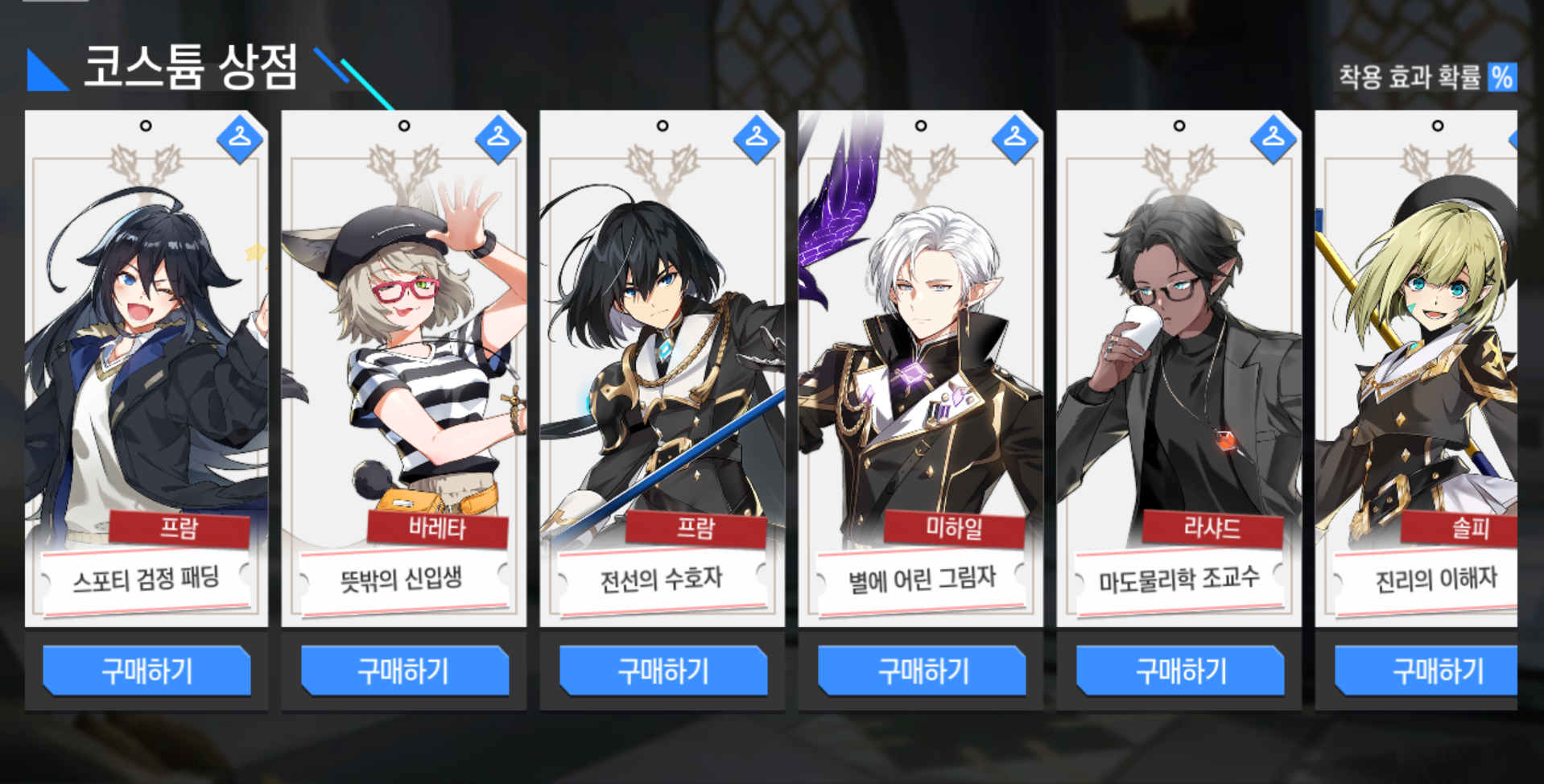
Task: Purchase the 별에 어린 그림자 costume
Action: [x=922, y=671]
